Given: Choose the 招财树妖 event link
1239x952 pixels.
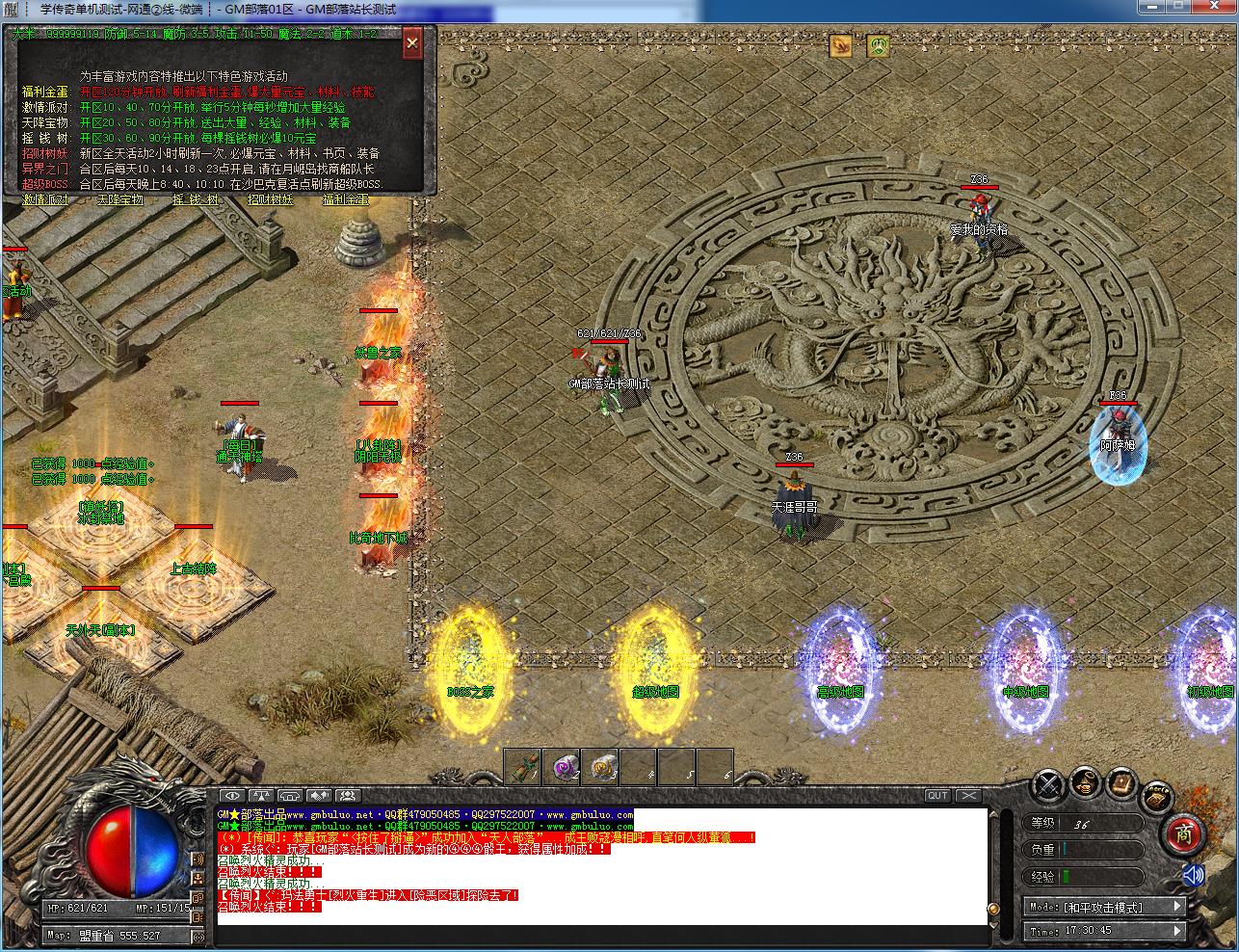Looking at the screenshot, I should point(270,199).
